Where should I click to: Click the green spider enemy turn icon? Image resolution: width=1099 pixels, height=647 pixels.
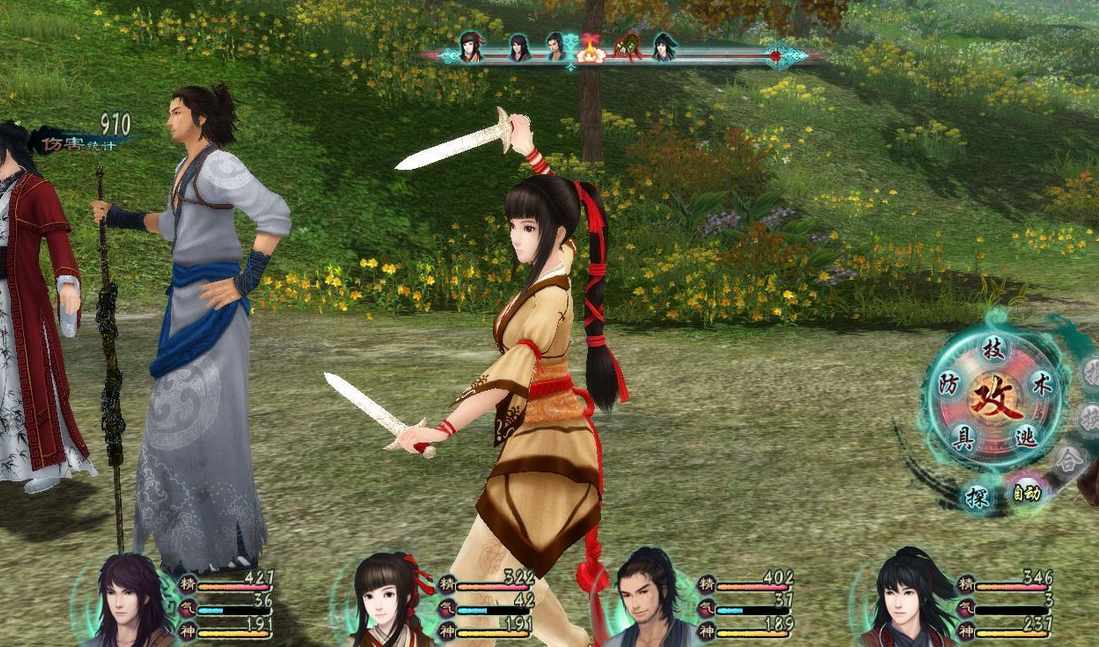[x=628, y=47]
